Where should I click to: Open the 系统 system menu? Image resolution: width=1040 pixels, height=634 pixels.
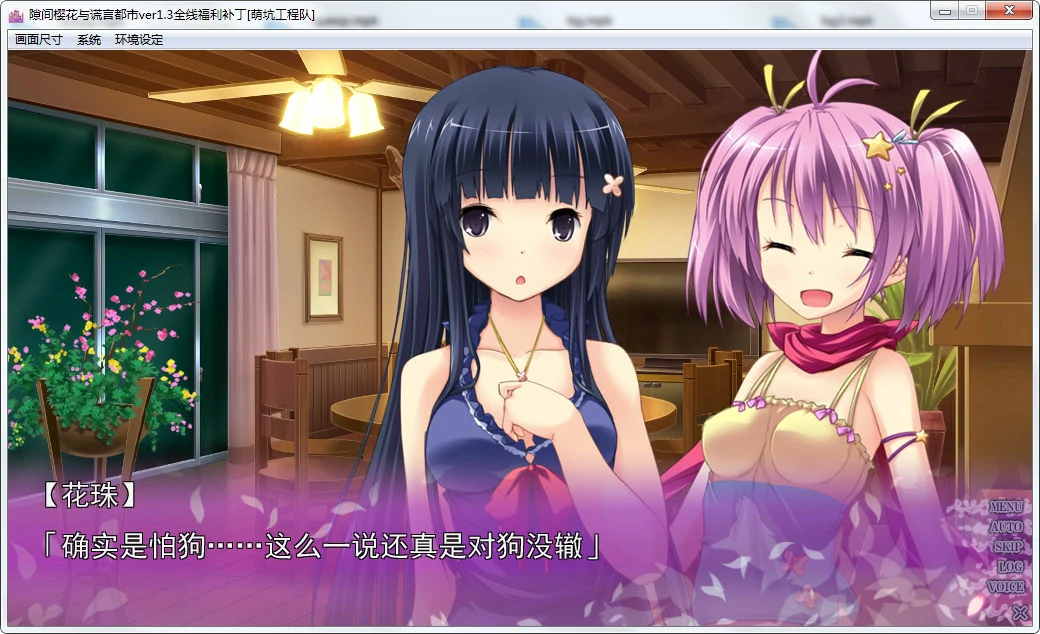click(x=89, y=40)
